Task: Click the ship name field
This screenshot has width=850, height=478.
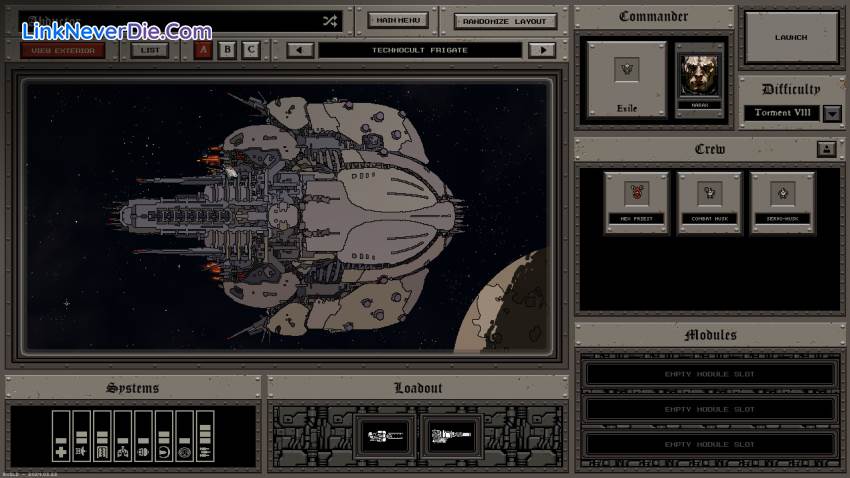Action: point(170,20)
